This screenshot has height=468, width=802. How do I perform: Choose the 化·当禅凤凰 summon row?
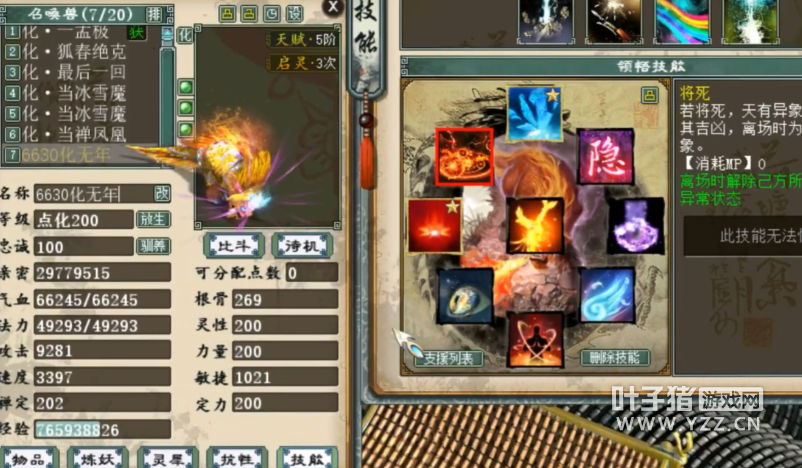click(80, 133)
